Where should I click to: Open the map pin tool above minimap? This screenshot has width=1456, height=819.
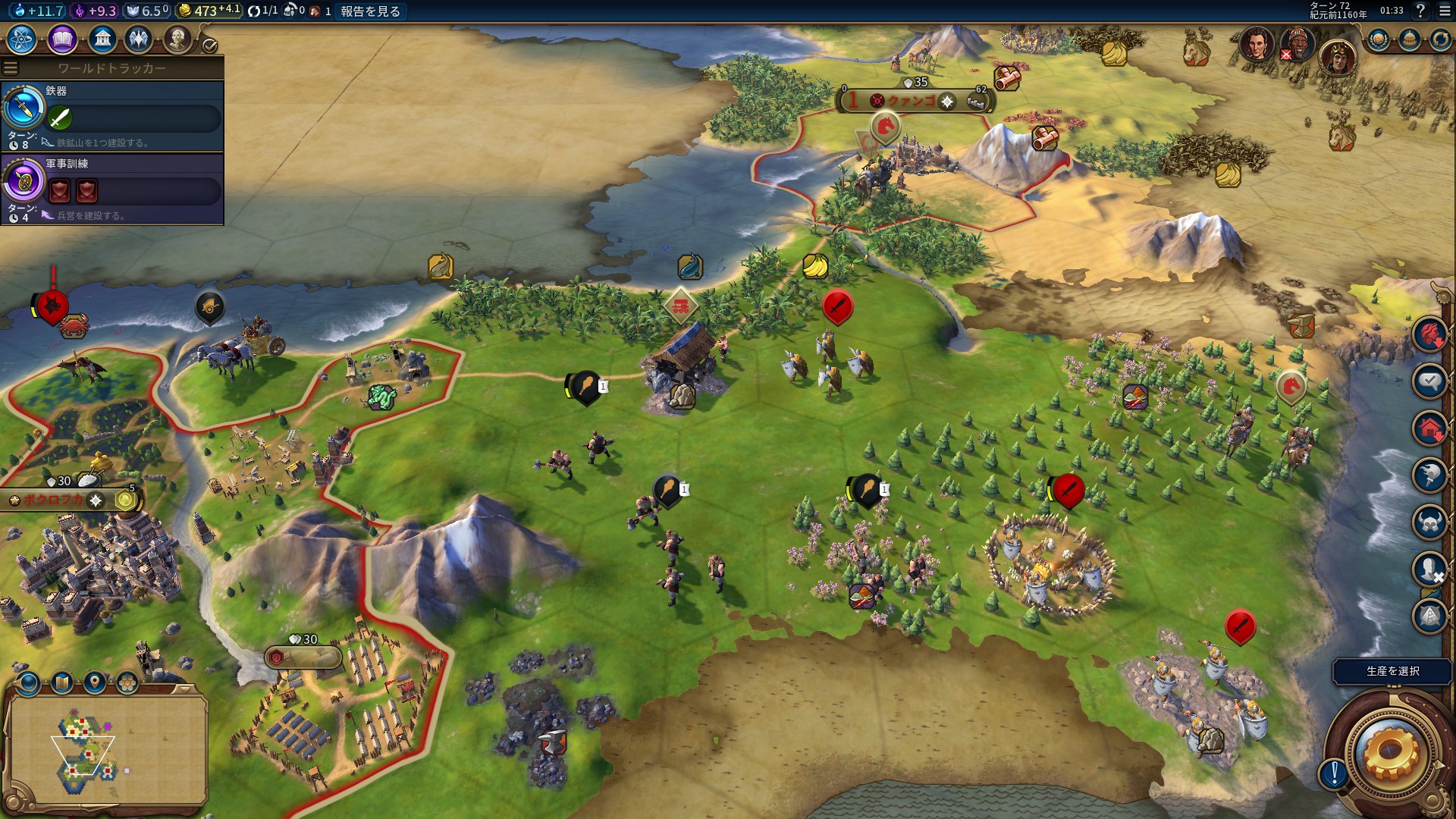95,683
